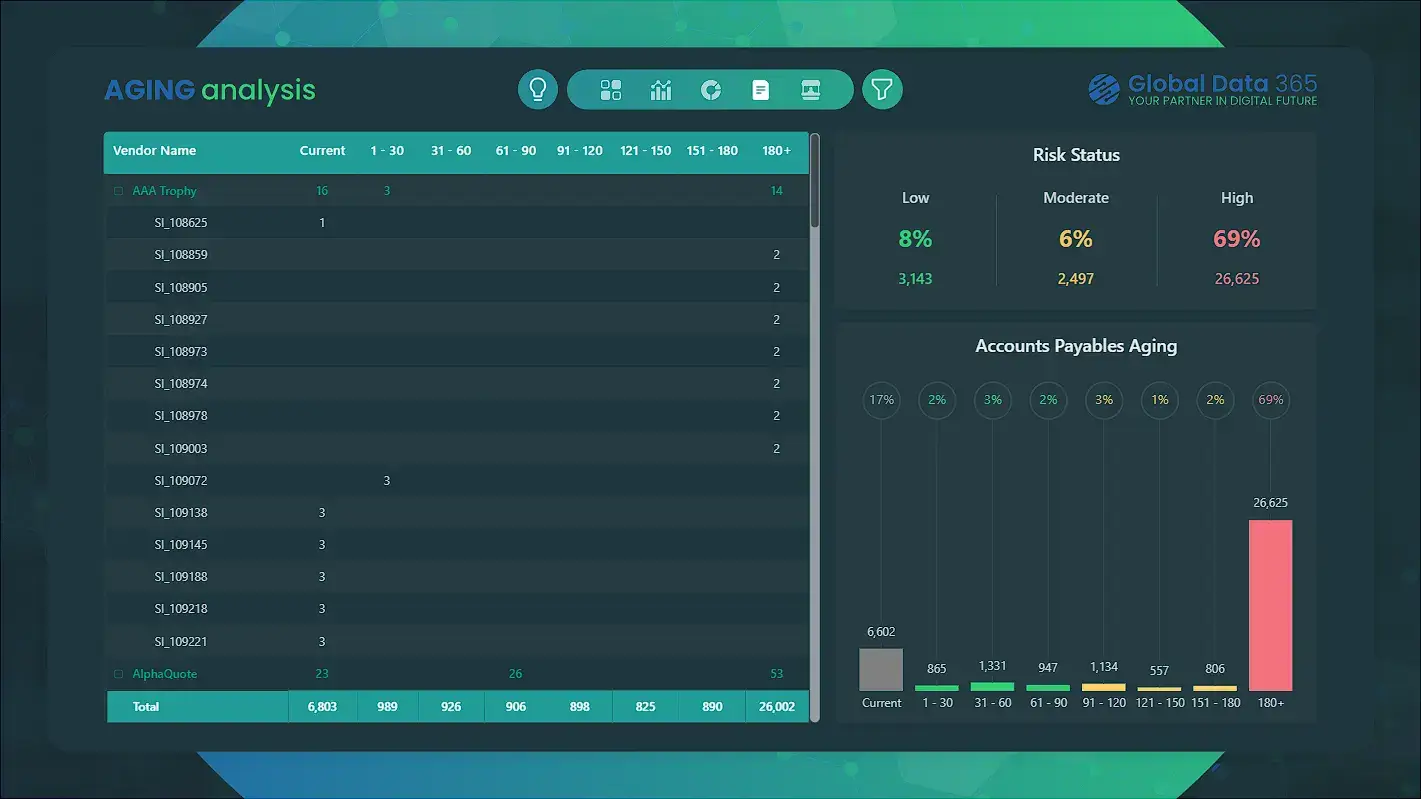The height and width of the screenshot is (799, 1421).
Task: Select the Current column header
Action: pos(322,151)
